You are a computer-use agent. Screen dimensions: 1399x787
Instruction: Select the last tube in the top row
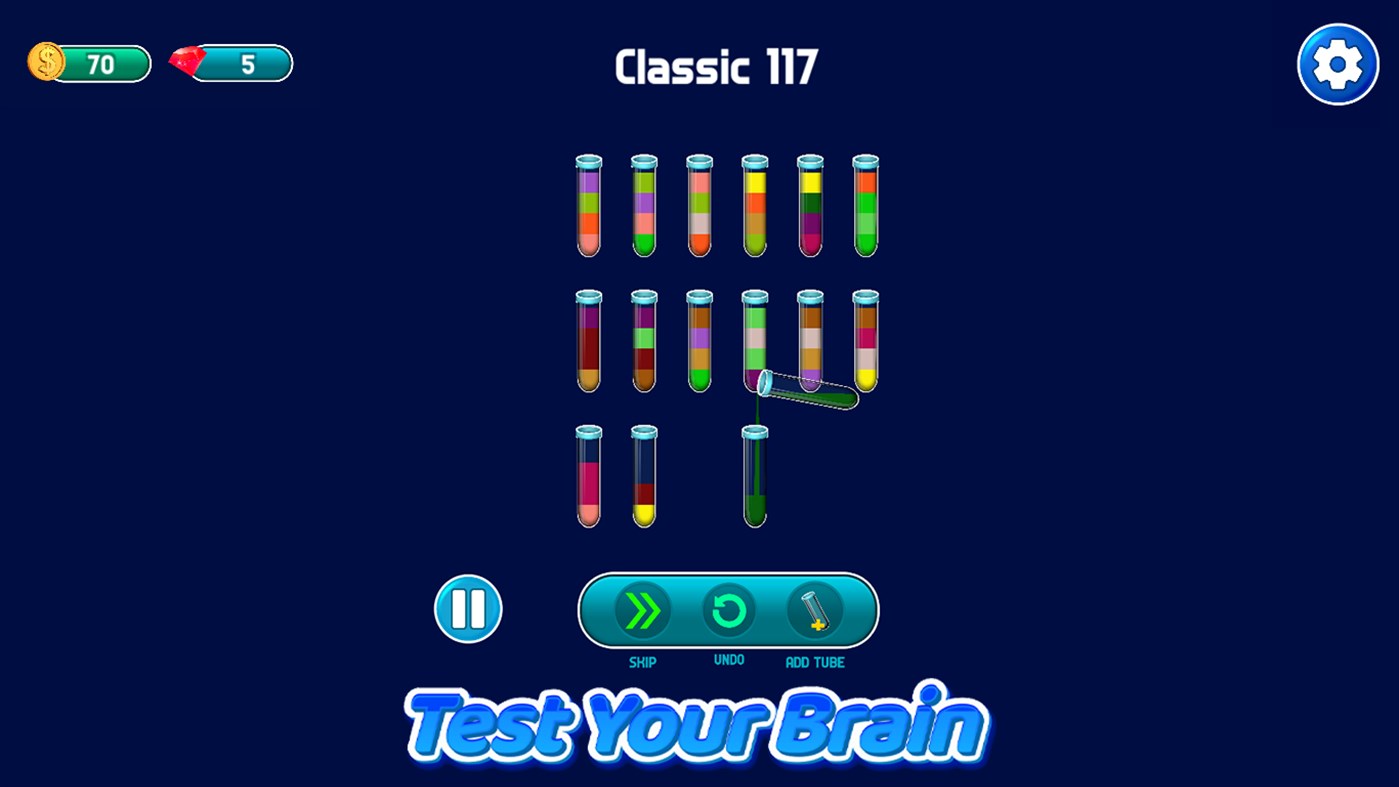click(866, 205)
